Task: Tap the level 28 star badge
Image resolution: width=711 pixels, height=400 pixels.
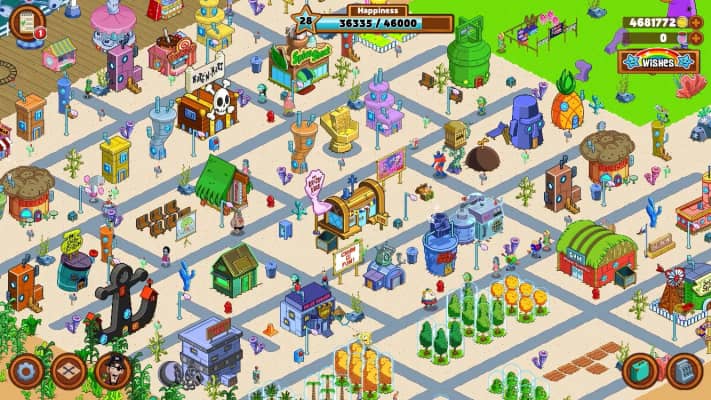Action: coord(305,20)
